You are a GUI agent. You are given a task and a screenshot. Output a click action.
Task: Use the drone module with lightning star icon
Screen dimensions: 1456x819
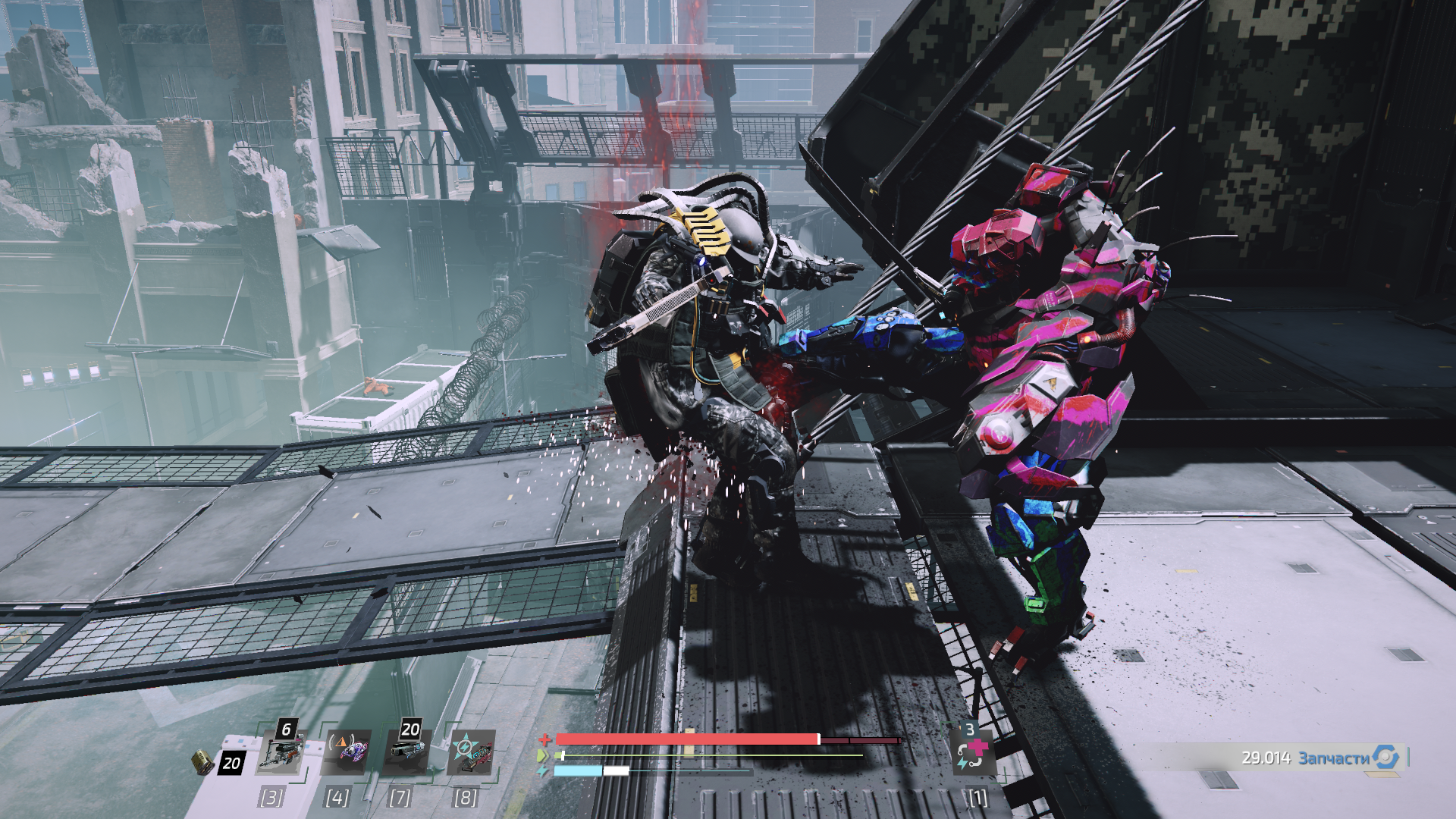coord(472,752)
